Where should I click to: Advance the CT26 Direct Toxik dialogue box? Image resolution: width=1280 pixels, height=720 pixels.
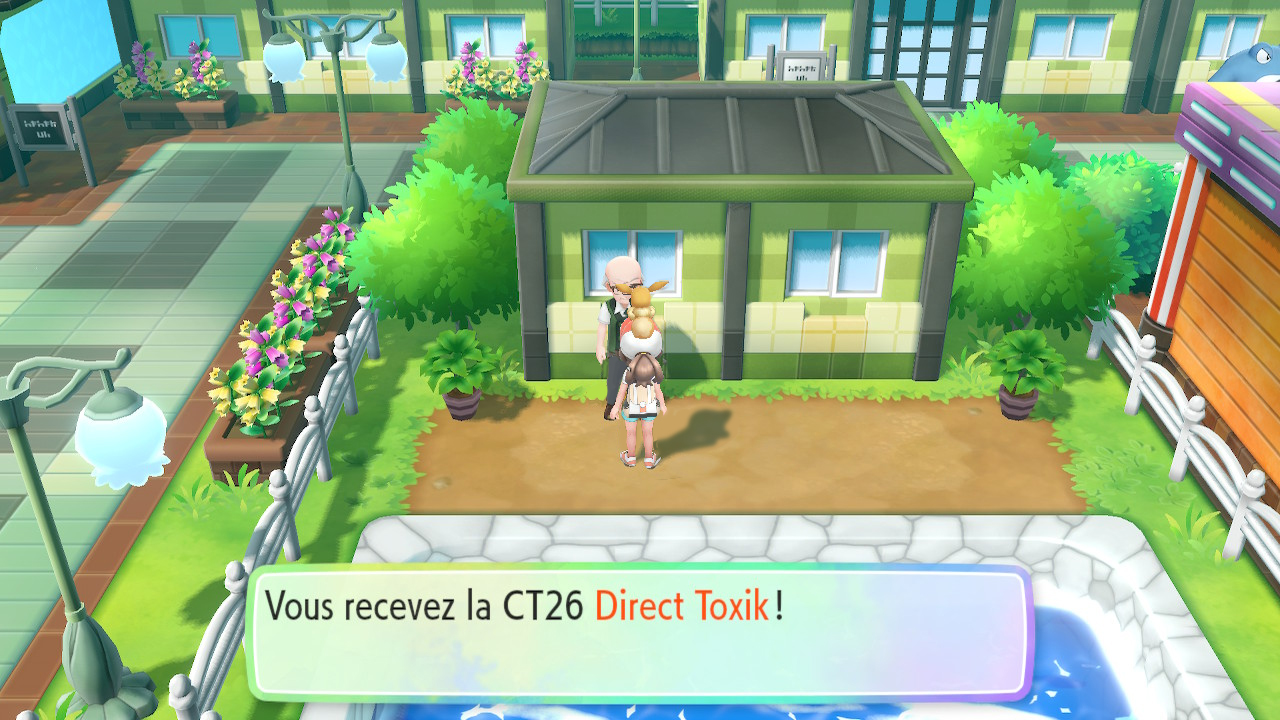tap(638, 632)
